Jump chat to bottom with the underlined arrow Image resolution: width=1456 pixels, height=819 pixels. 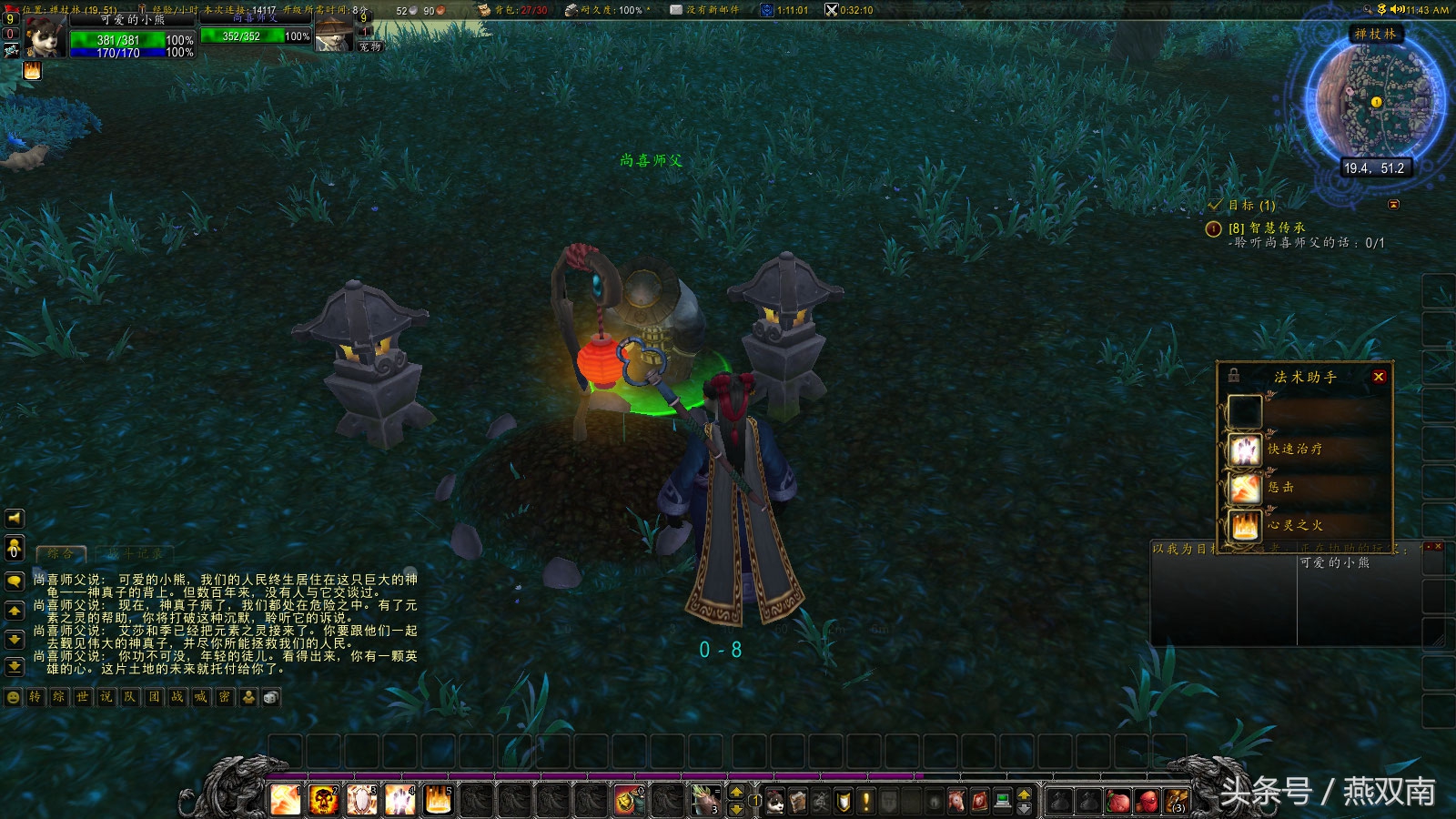(15, 667)
